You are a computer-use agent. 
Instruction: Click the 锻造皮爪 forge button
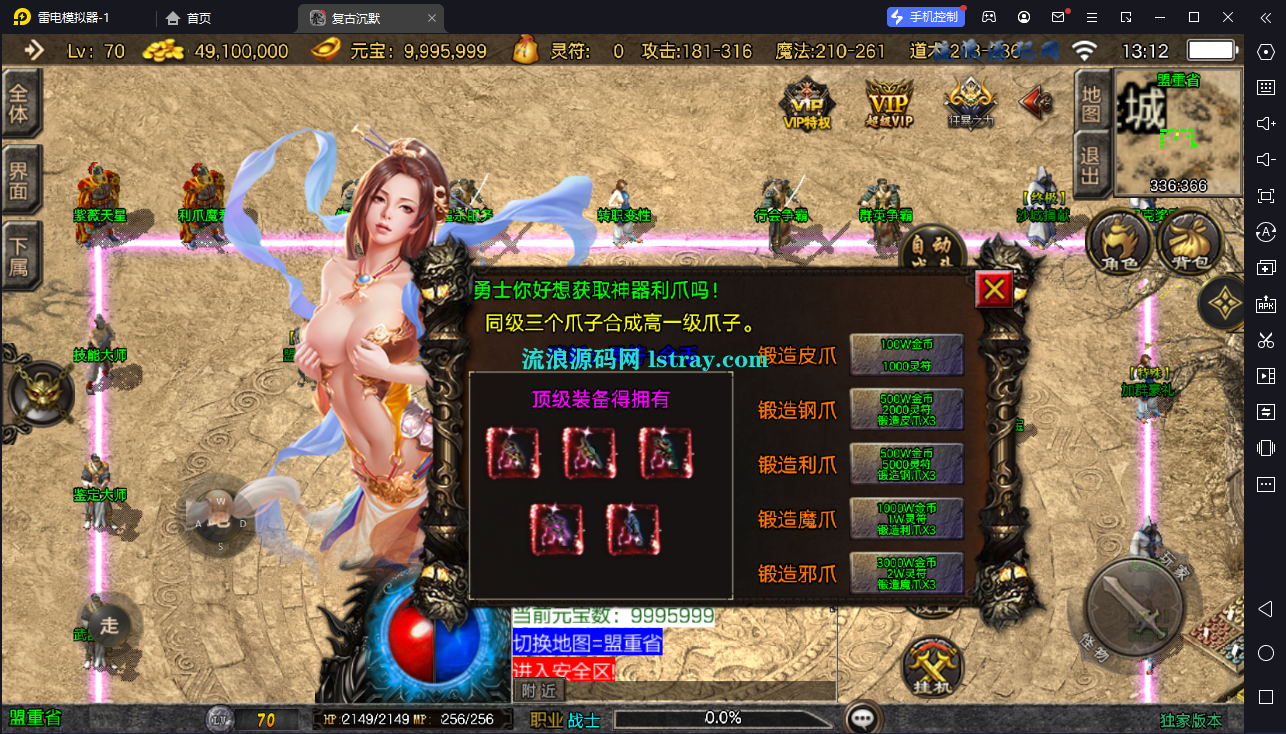(905, 353)
